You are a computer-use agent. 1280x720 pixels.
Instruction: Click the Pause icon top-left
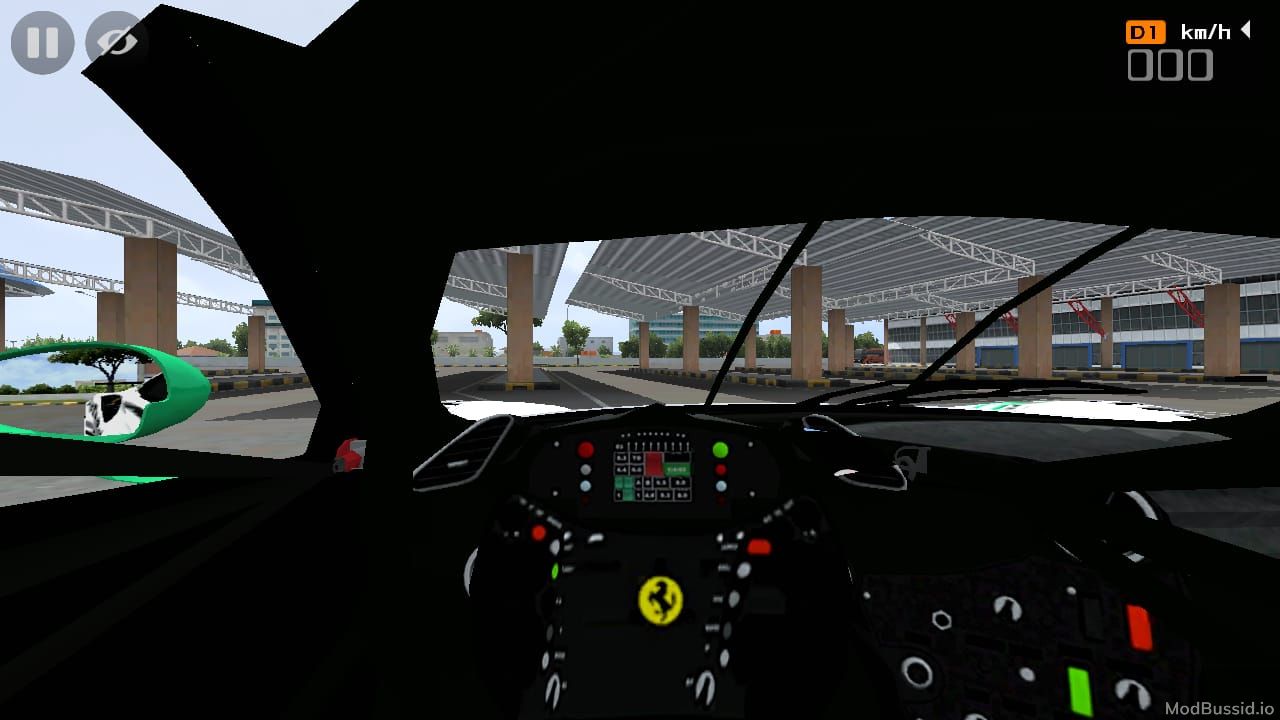point(41,42)
